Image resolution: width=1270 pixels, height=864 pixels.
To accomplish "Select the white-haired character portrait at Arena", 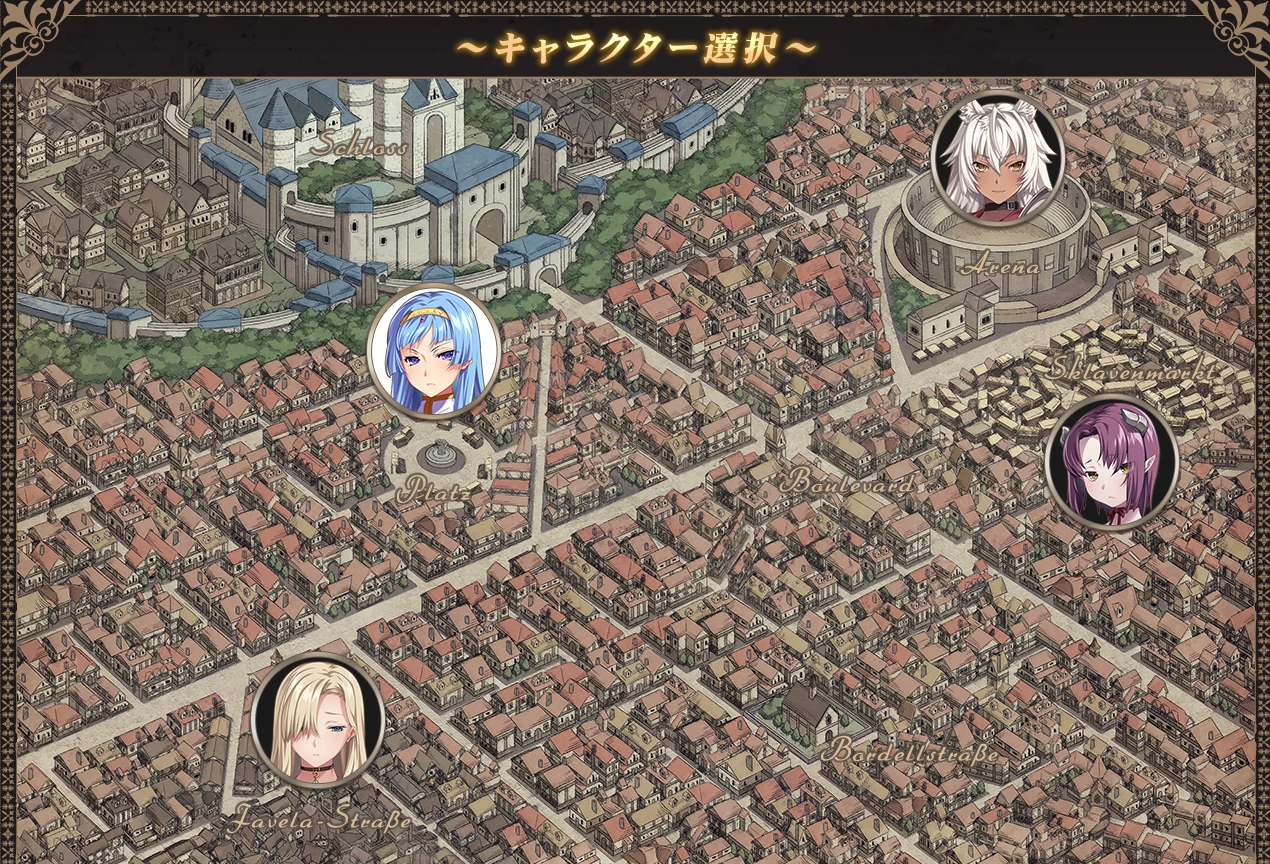I will tap(997, 158).
